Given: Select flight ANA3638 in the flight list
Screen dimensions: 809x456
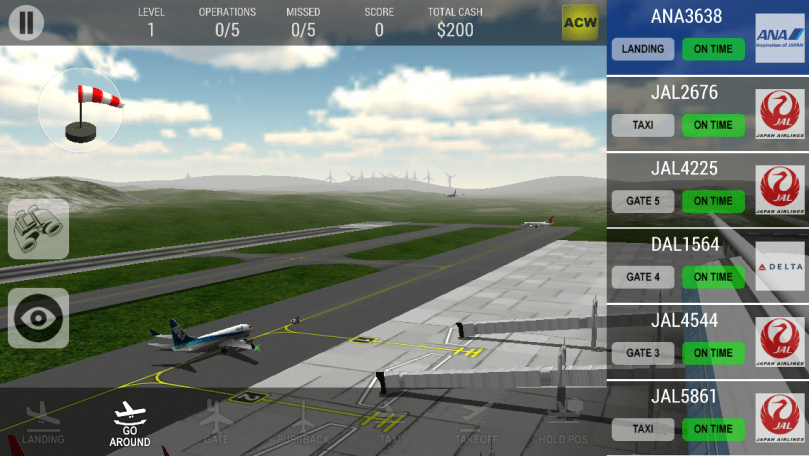Looking at the screenshot, I should click(686, 17).
